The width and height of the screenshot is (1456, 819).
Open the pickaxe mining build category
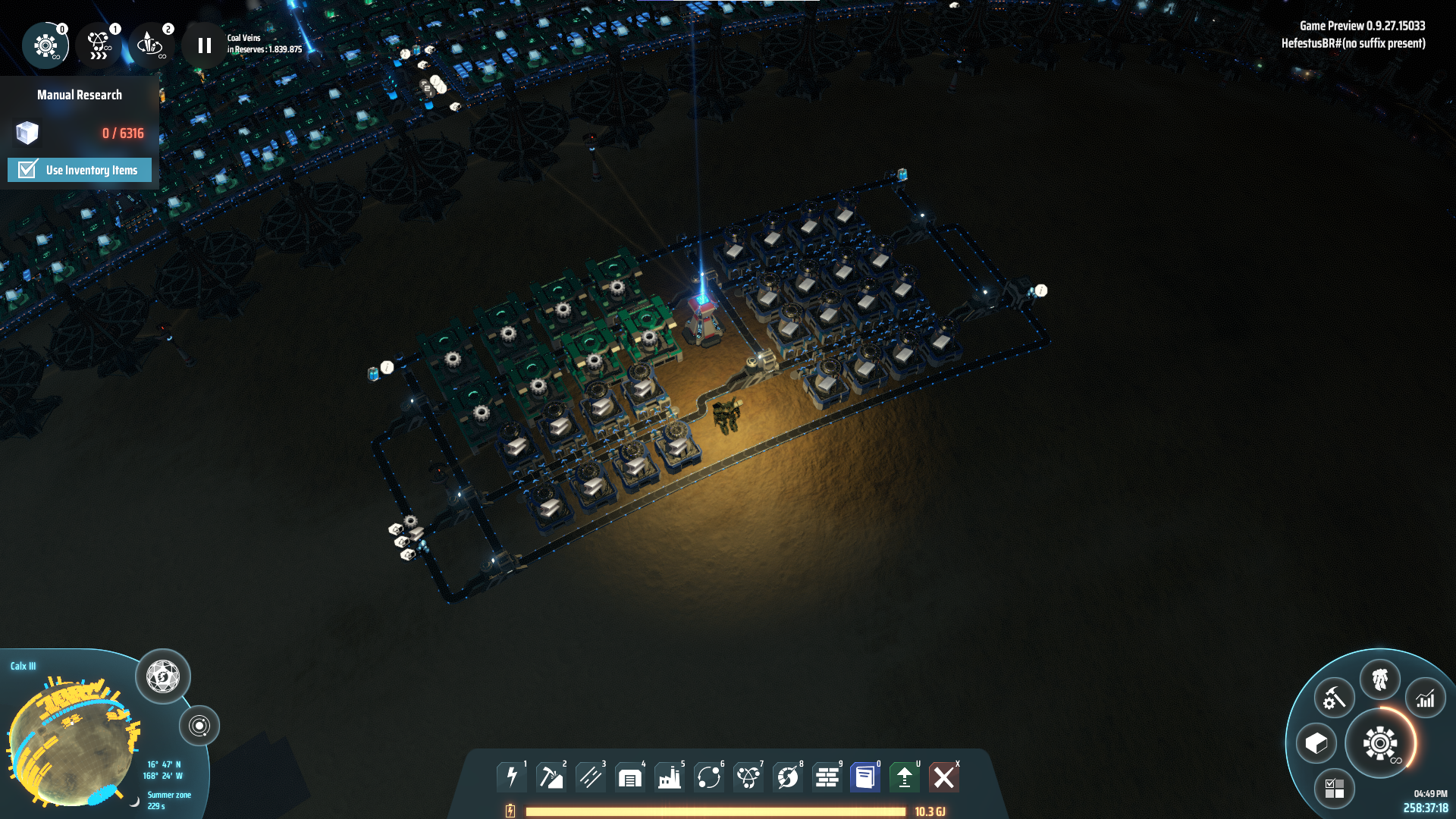pos(551,777)
